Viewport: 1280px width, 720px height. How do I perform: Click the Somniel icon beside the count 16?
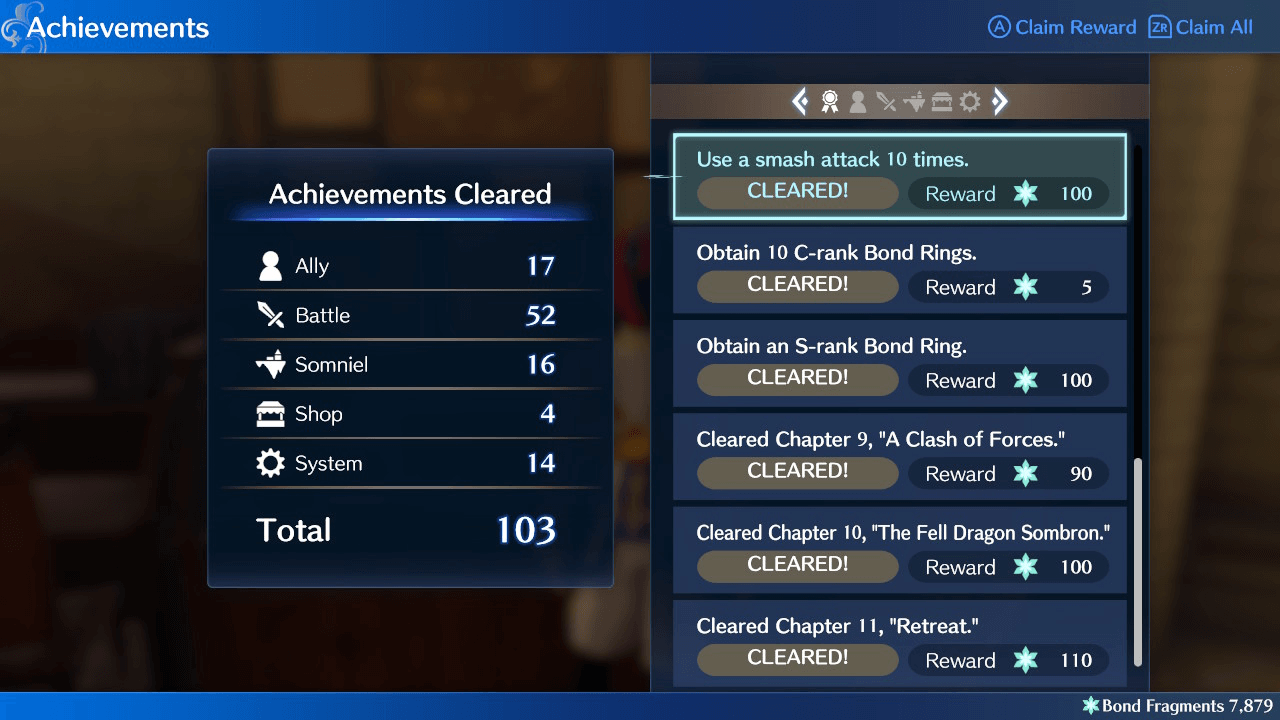point(270,364)
